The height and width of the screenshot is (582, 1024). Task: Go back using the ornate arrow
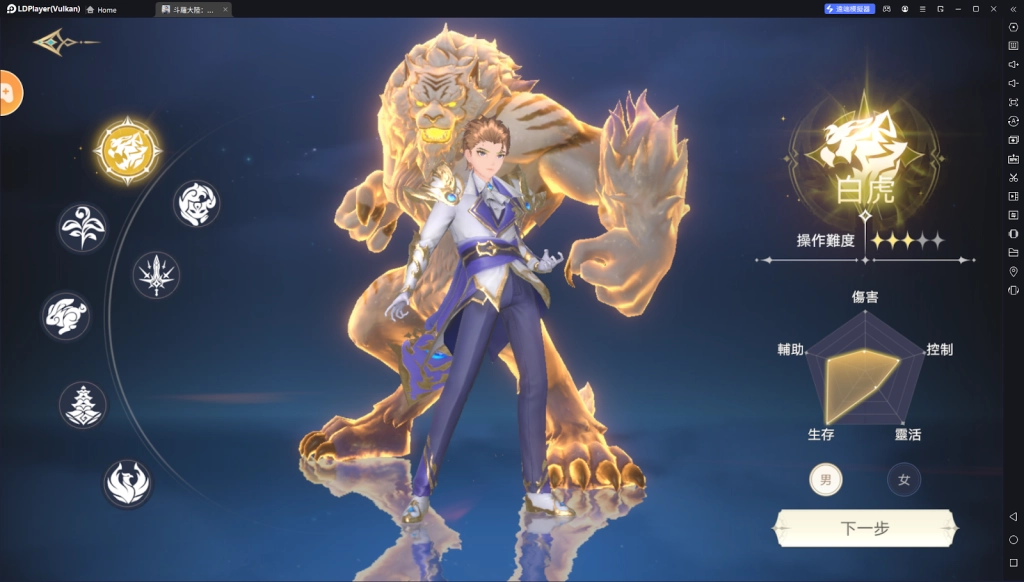58,42
